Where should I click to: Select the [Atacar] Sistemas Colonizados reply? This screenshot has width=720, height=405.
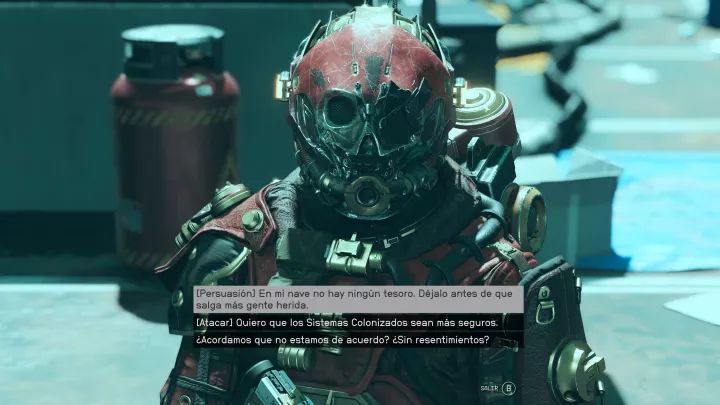(357, 323)
